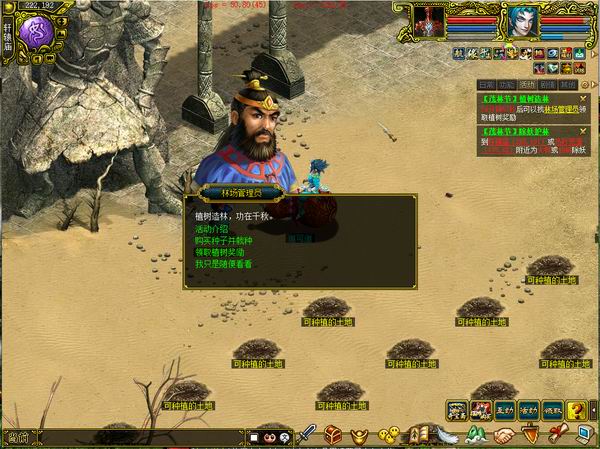Open the 互动 menu button
The width and height of the screenshot is (600, 449).
[x=504, y=410]
